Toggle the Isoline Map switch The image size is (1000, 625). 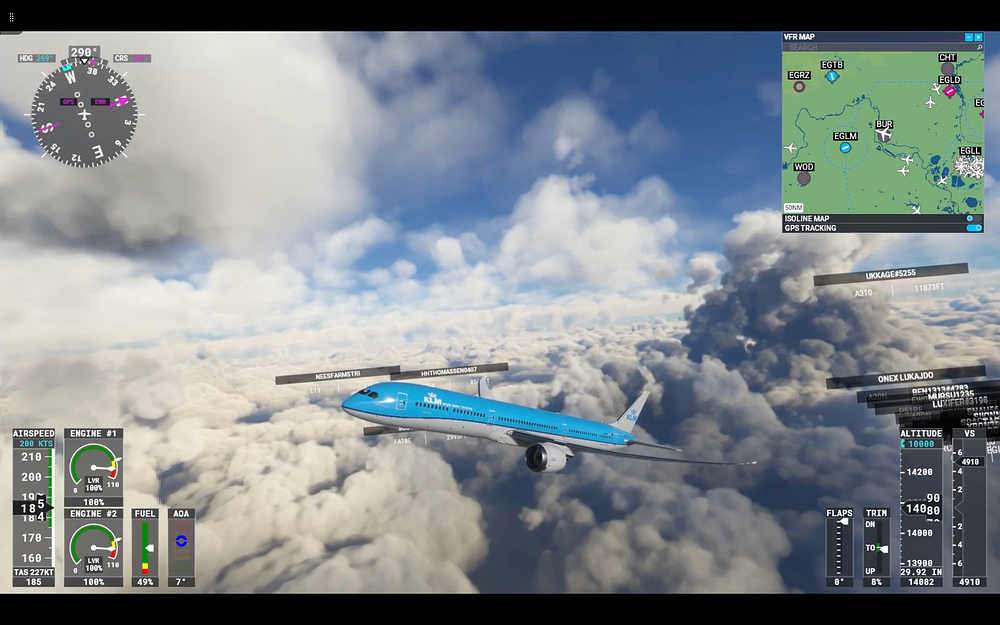[972, 218]
